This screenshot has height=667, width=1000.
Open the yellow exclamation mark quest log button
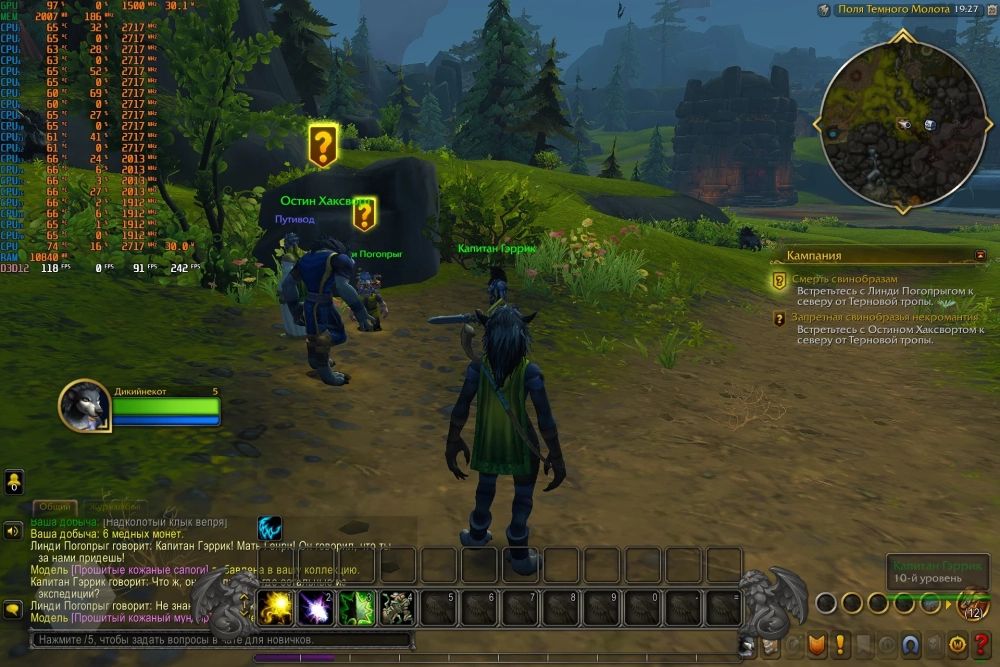pyautogui.click(x=840, y=644)
